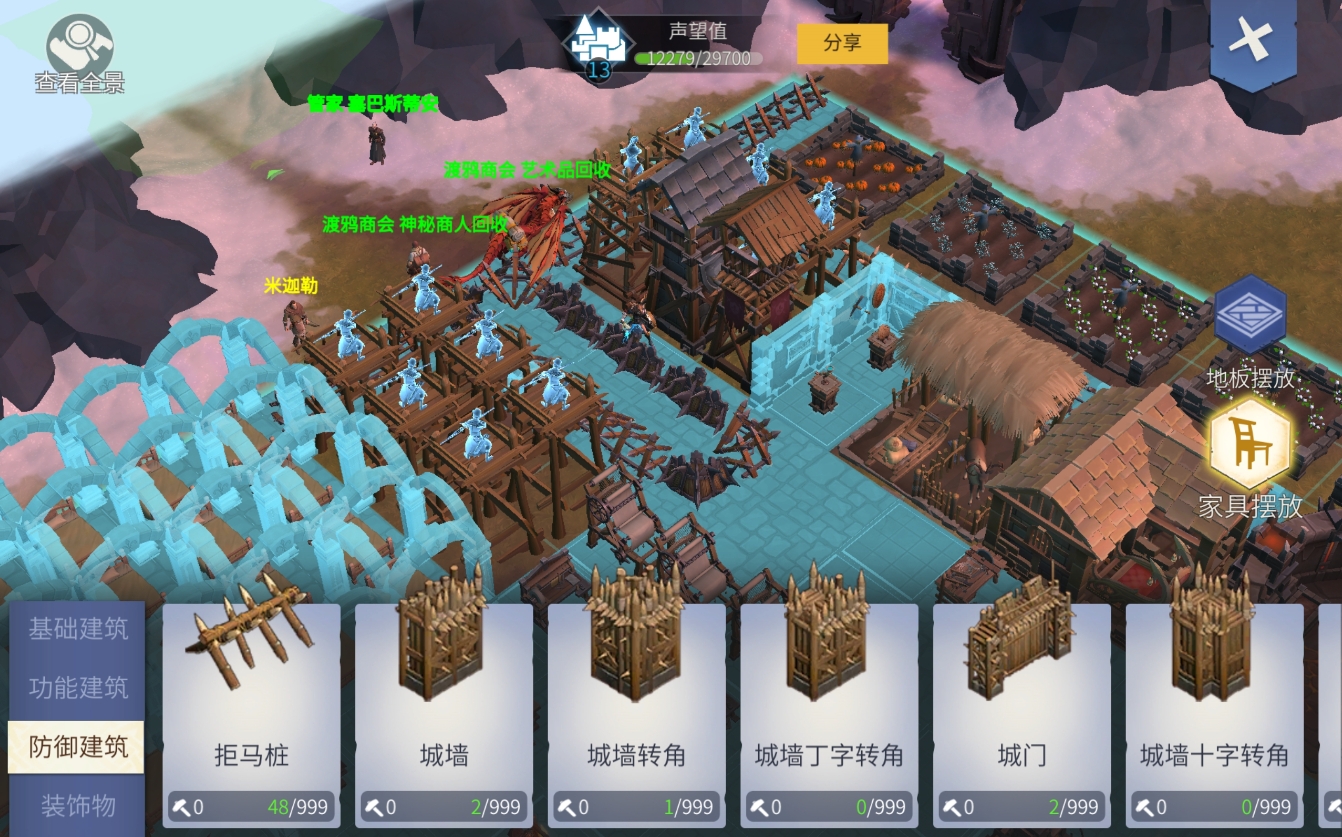Click the yellow 分享 share button
The image size is (1342, 837).
(x=842, y=43)
